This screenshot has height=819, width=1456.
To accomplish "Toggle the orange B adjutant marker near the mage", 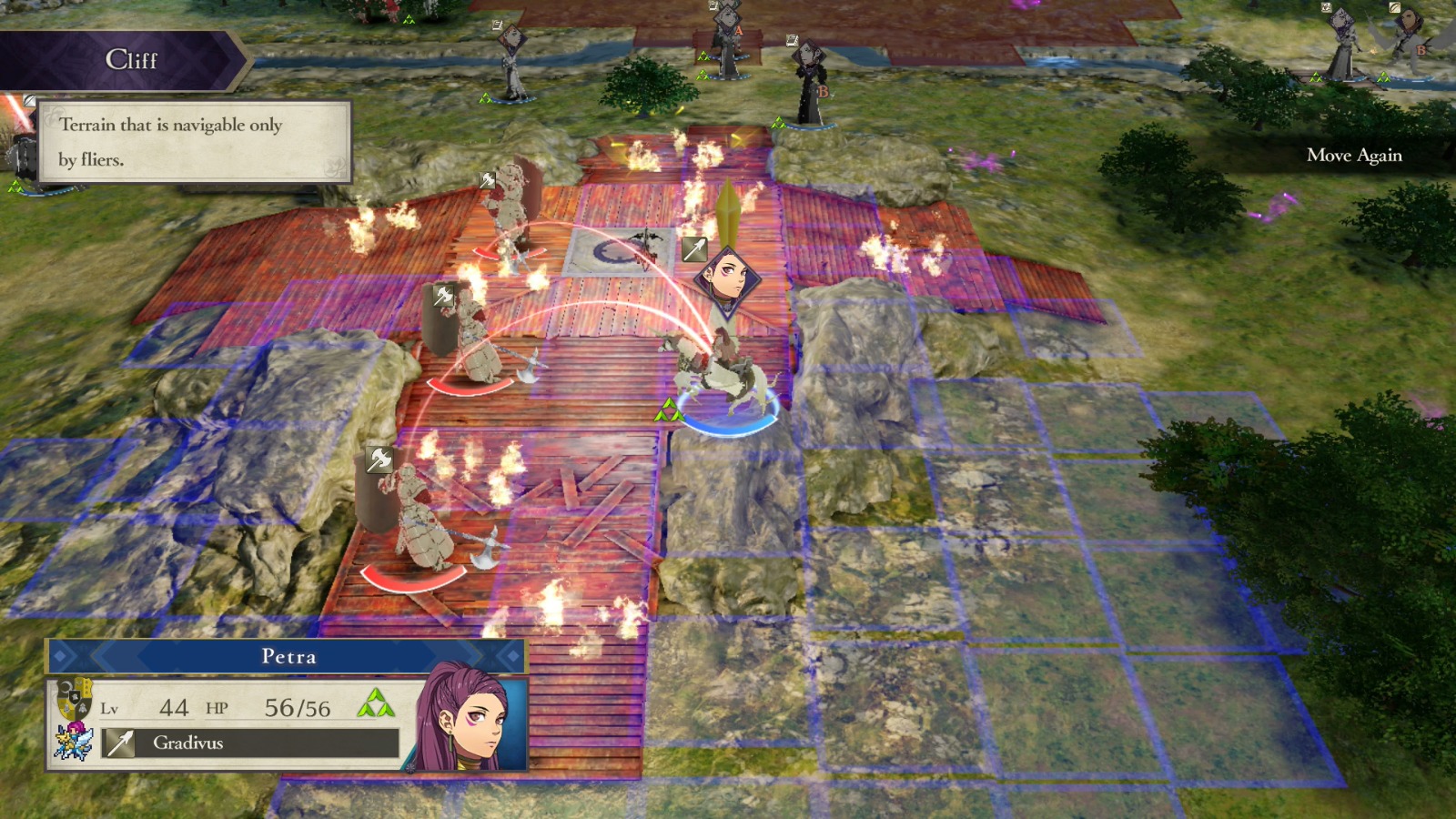I will point(823,91).
